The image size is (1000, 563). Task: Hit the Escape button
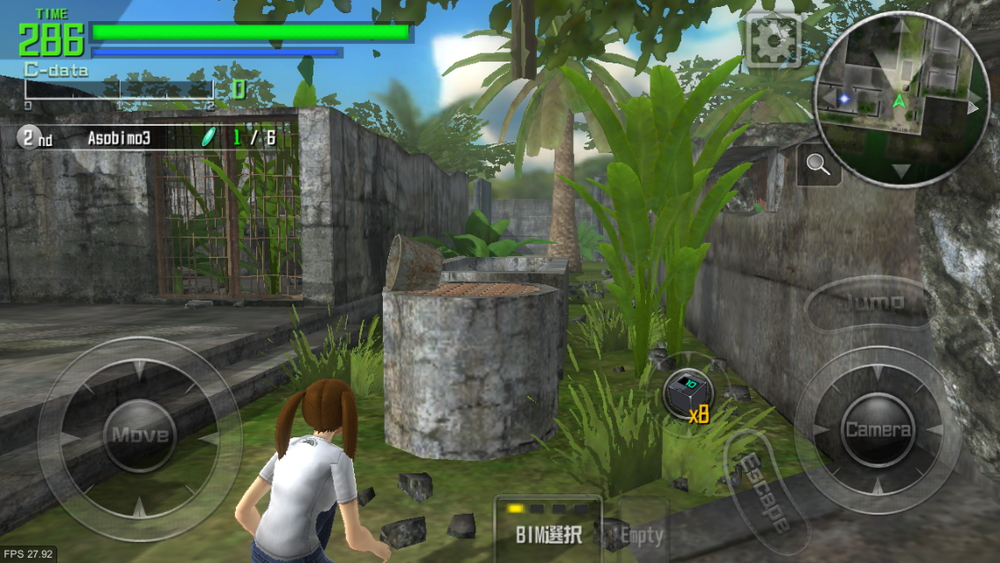point(762,490)
